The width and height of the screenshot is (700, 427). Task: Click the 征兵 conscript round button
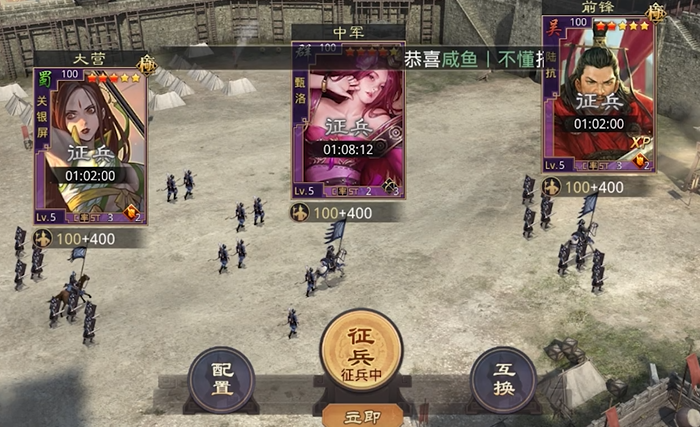360,350
